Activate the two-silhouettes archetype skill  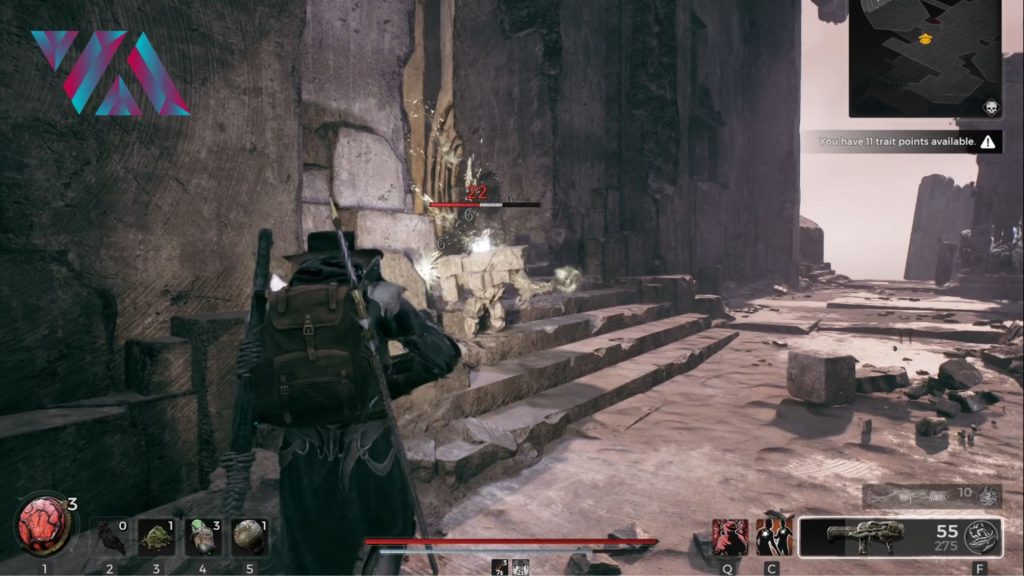[774, 537]
